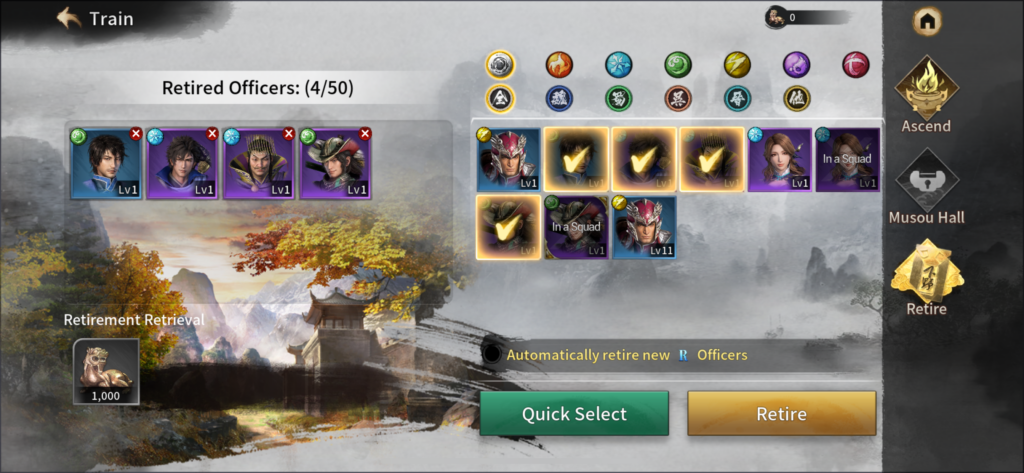This screenshot has height=473, width=1024.
Task: Open the home screen icon
Action: click(927, 19)
